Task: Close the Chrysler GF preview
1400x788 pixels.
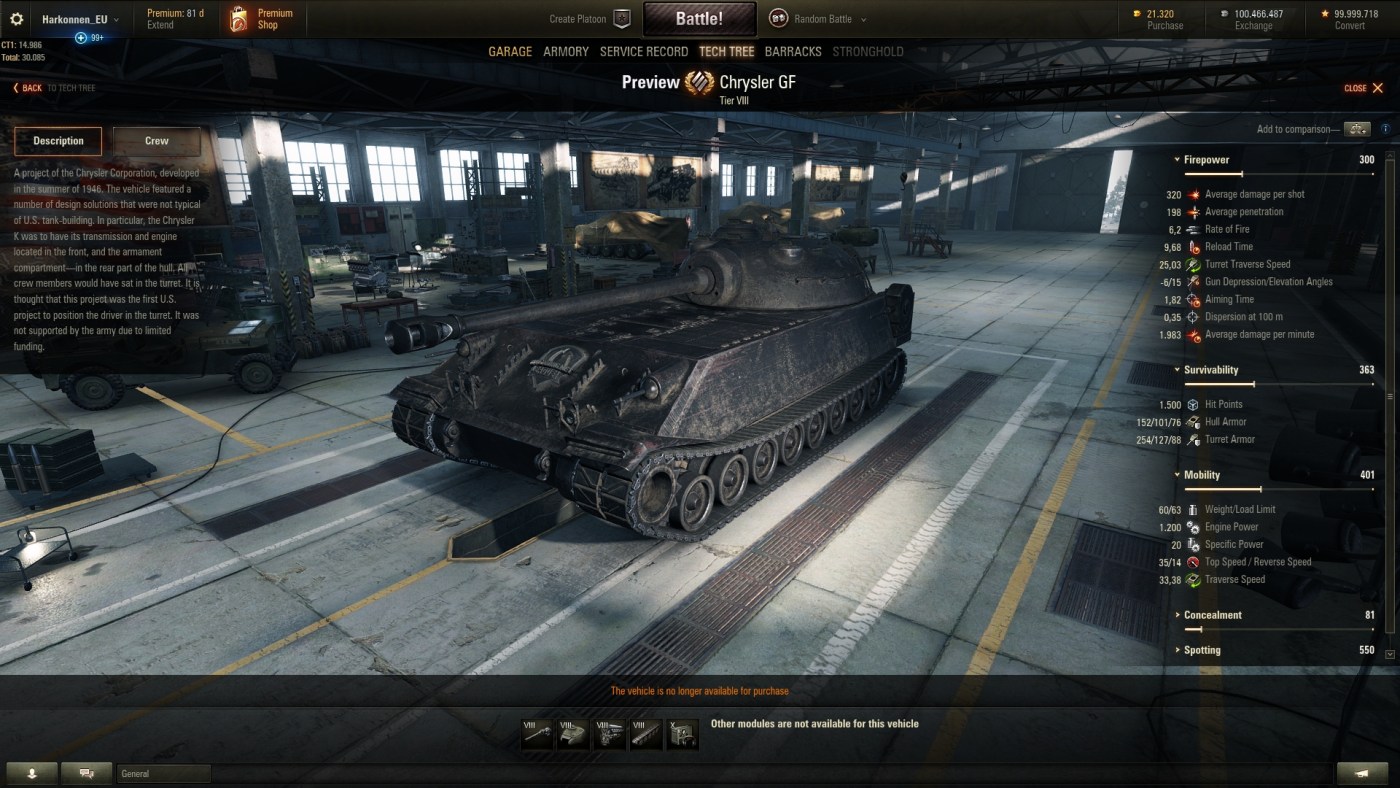Action: pyautogui.click(x=1364, y=88)
